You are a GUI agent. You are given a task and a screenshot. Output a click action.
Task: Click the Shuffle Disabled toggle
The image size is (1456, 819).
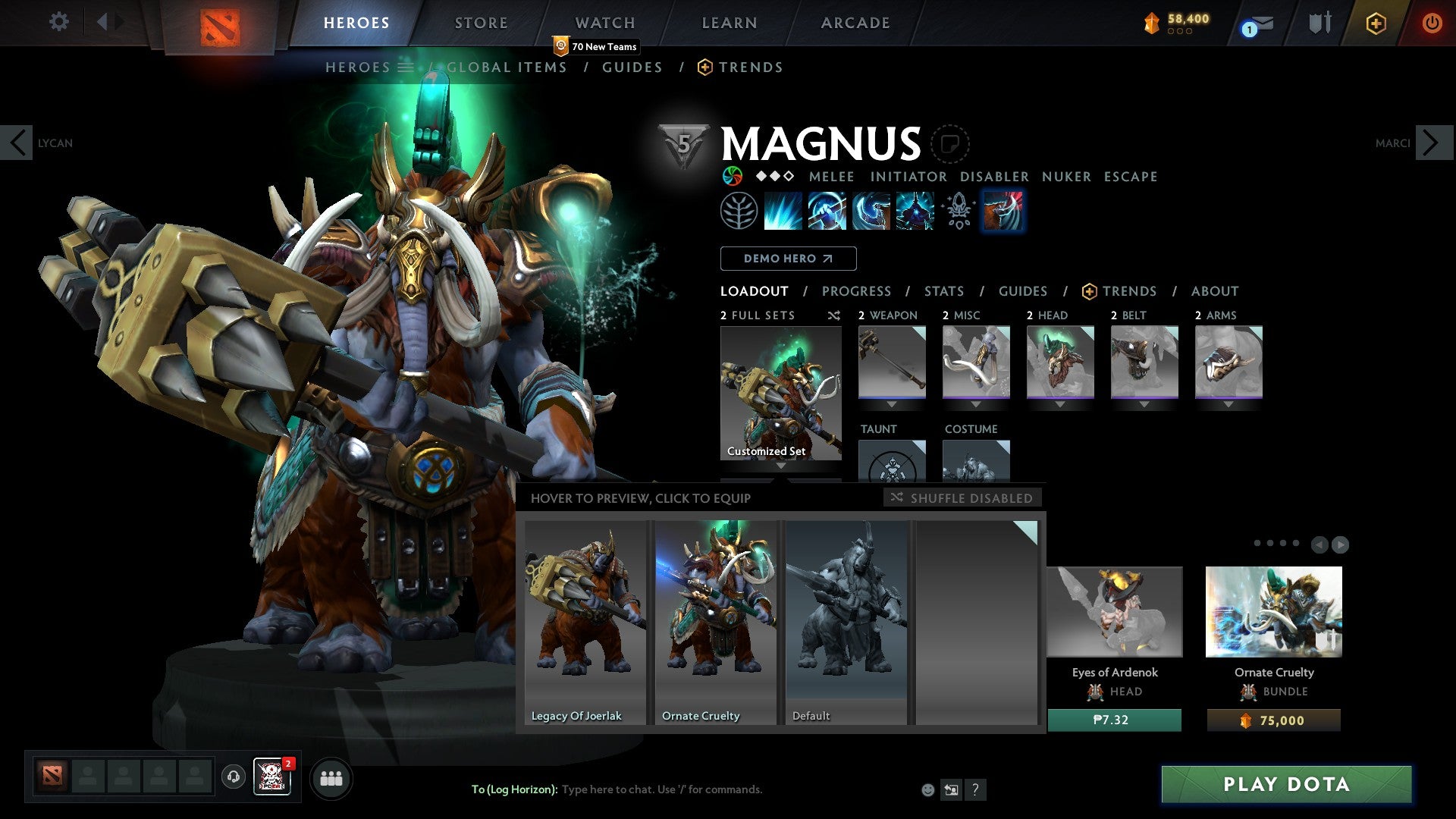[x=962, y=498]
